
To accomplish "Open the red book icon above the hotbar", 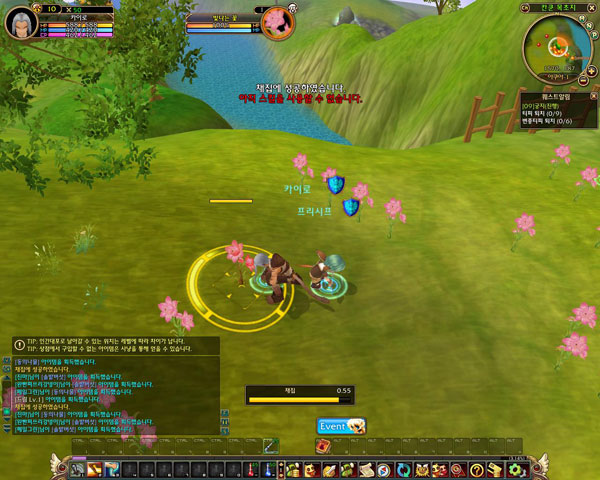I will click(324, 446).
